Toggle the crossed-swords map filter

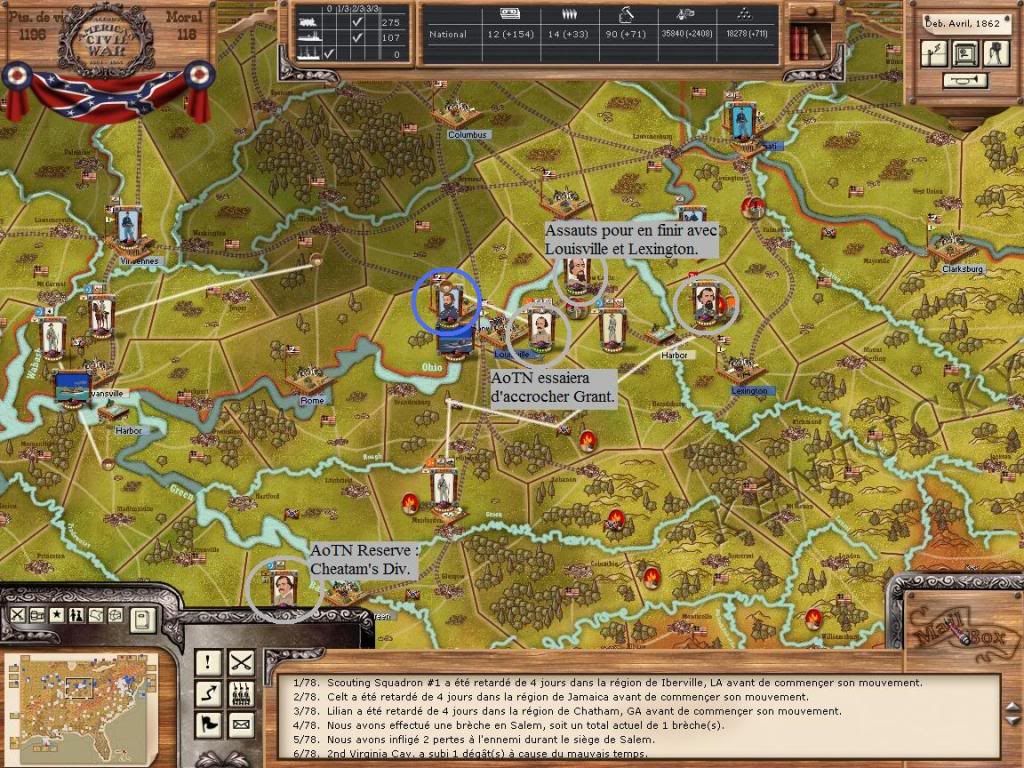click(17, 615)
